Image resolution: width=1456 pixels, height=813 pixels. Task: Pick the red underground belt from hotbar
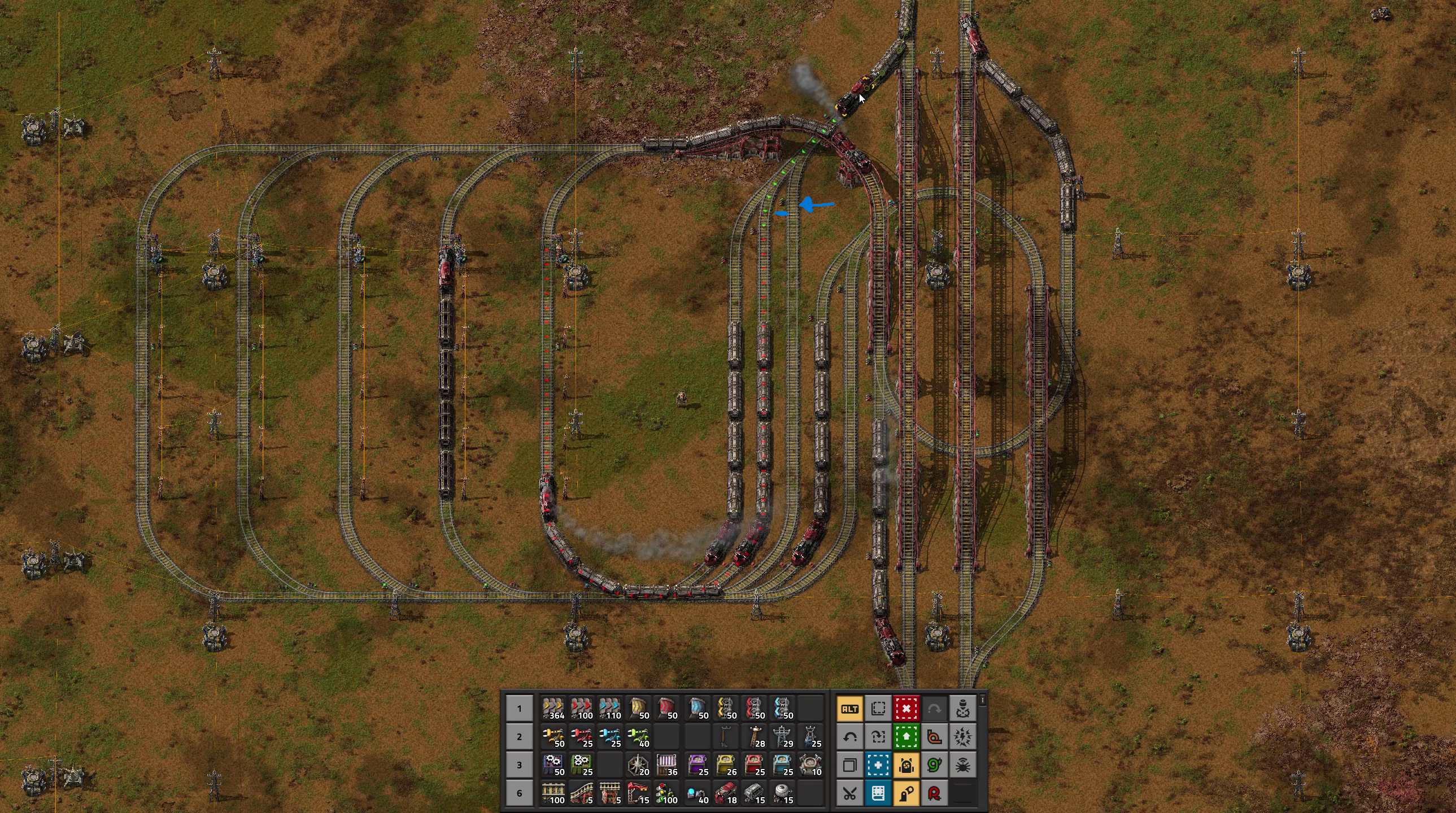[668, 709]
